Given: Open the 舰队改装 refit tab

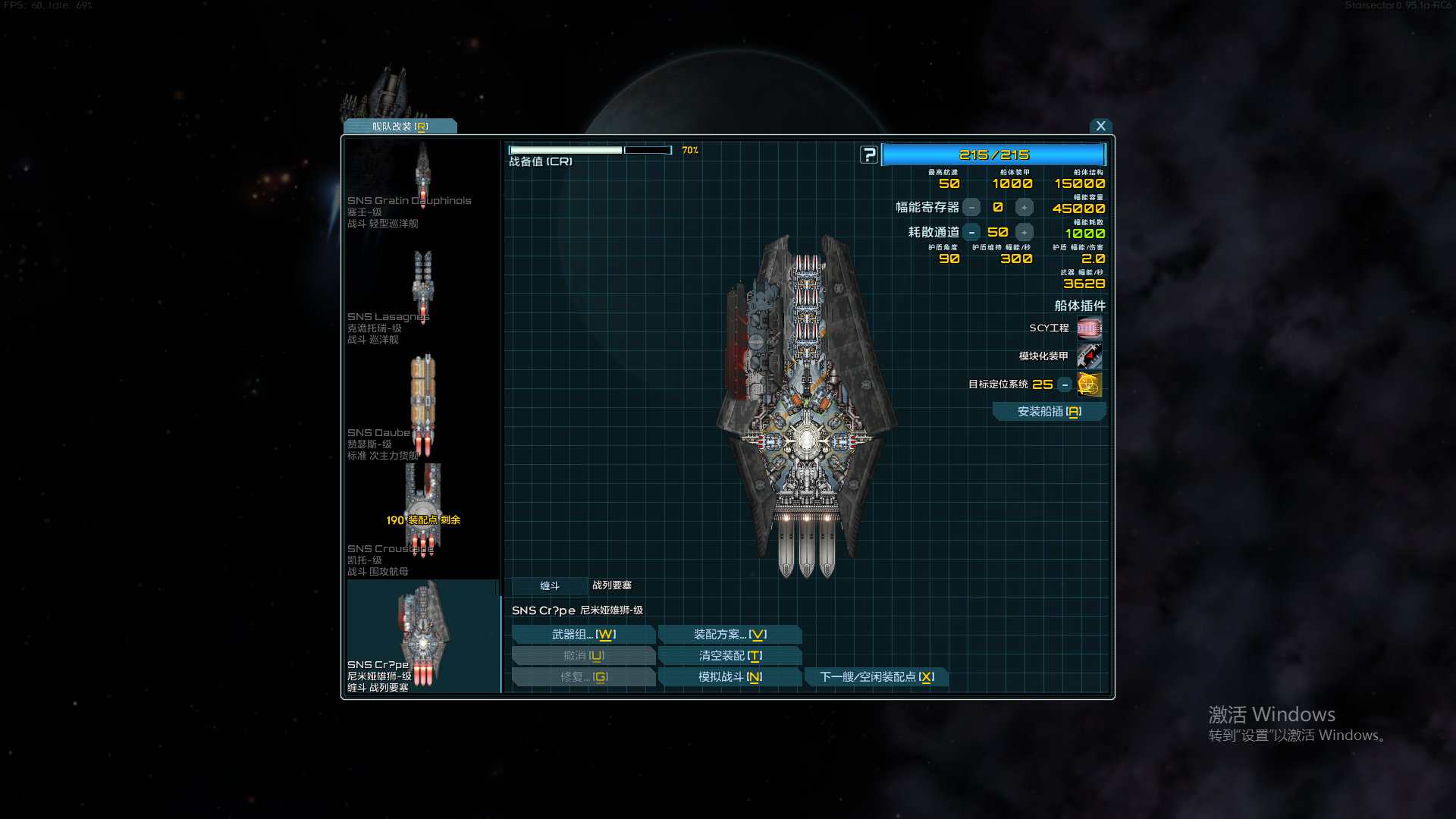Looking at the screenshot, I should pos(400,127).
